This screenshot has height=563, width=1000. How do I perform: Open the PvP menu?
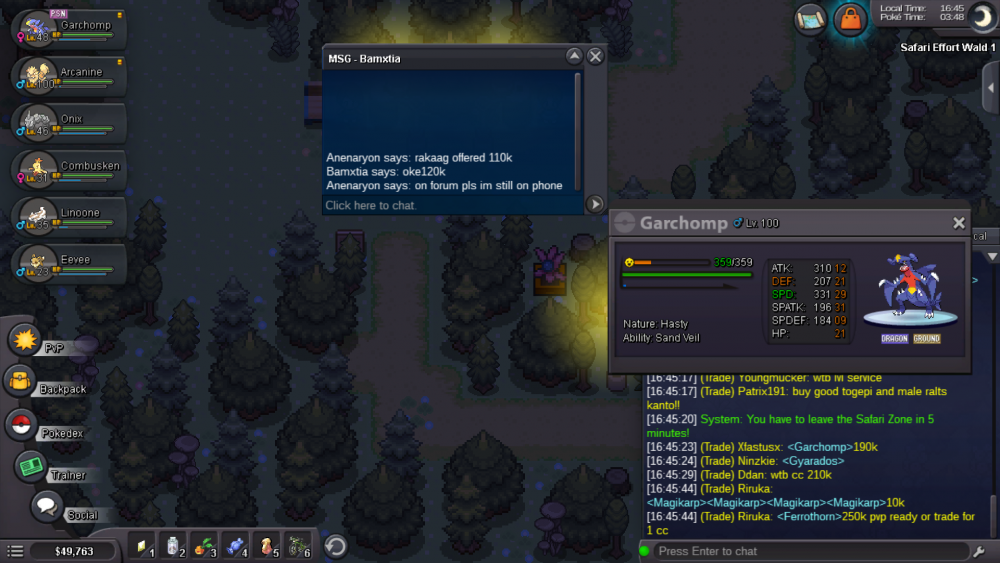(x=25, y=340)
